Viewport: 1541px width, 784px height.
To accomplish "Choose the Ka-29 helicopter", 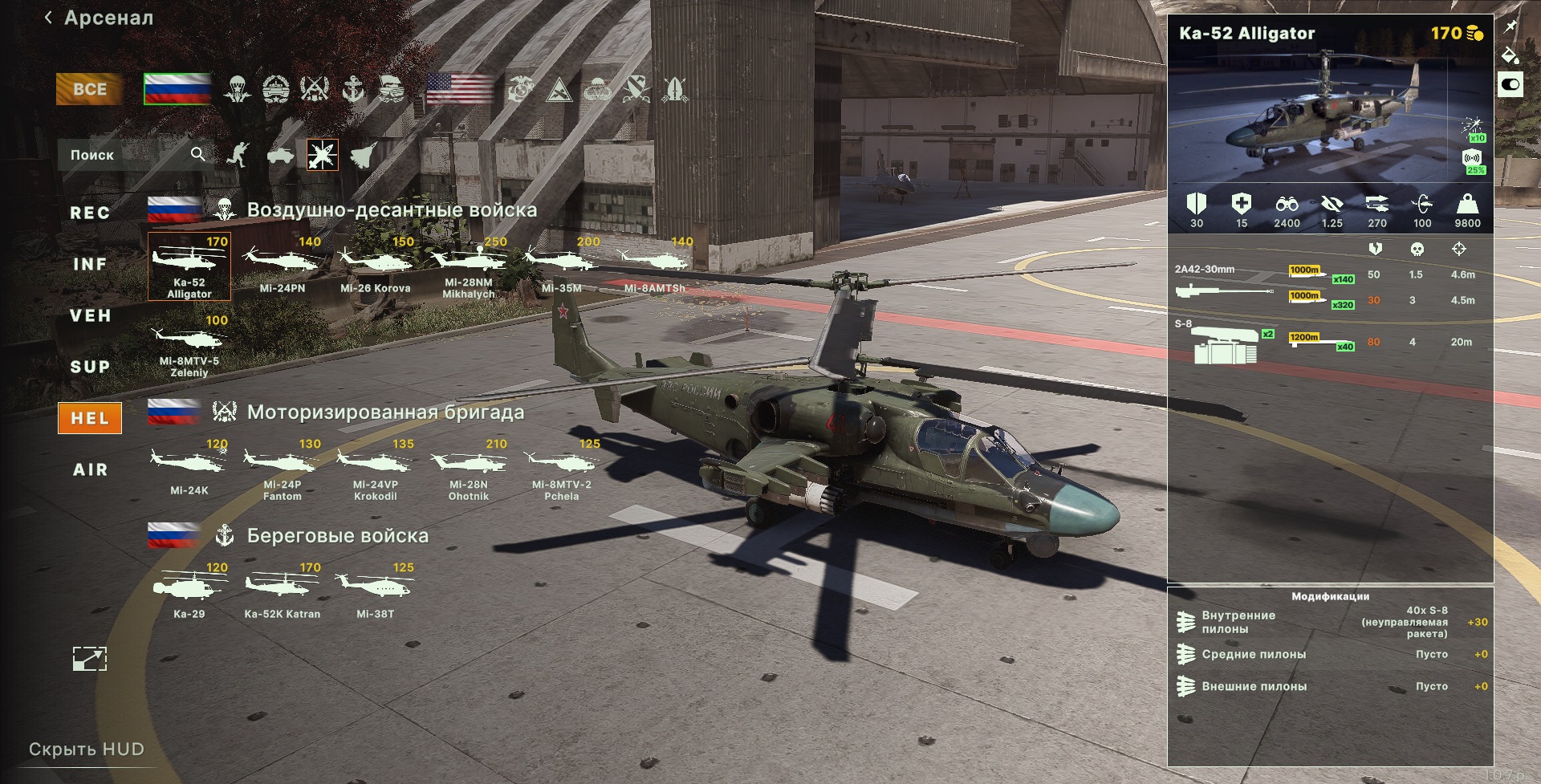I will coord(189,592).
